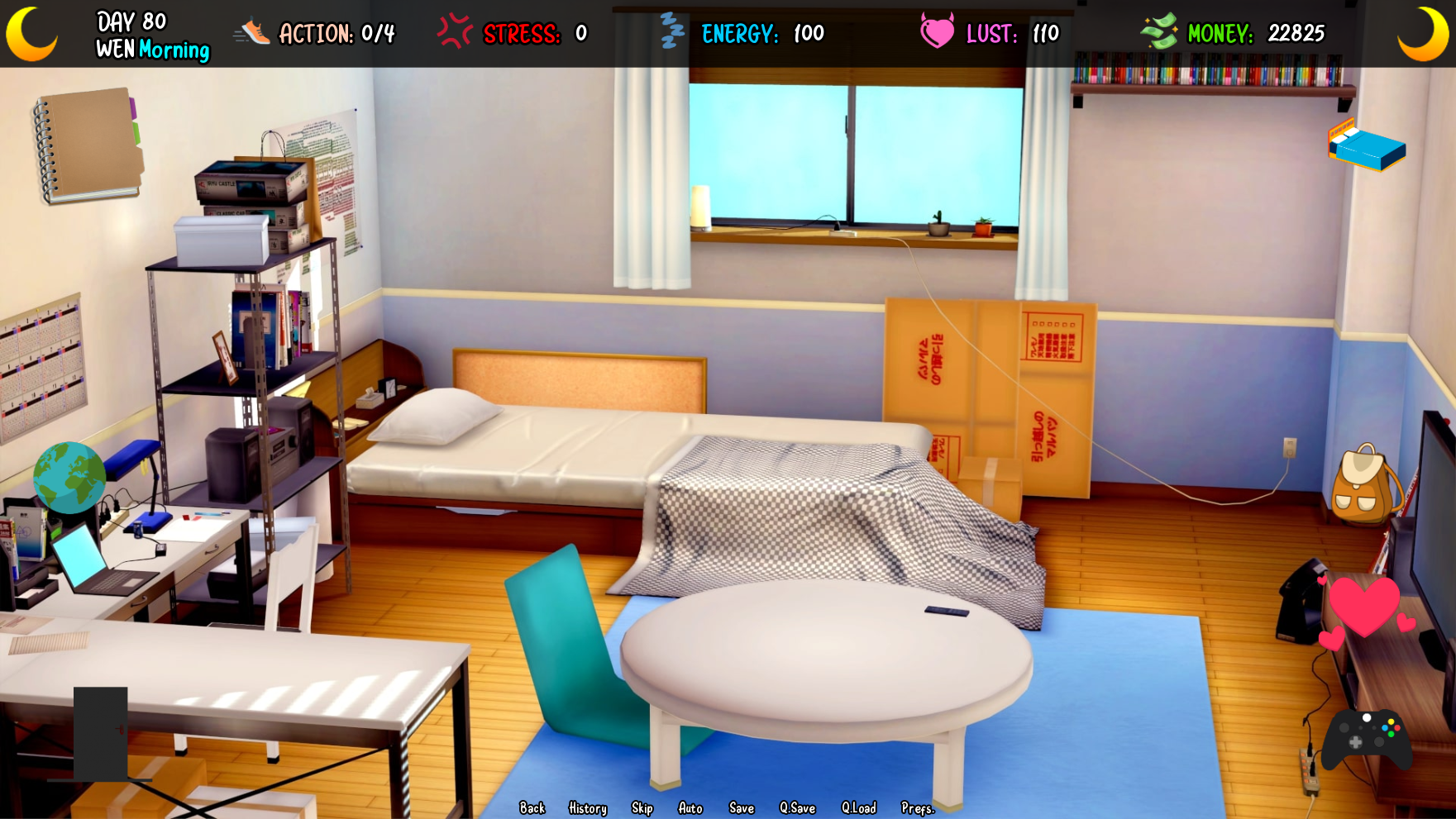The width and height of the screenshot is (1456, 819).
Task: Open the Prefs menu
Action: coord(916,808)
